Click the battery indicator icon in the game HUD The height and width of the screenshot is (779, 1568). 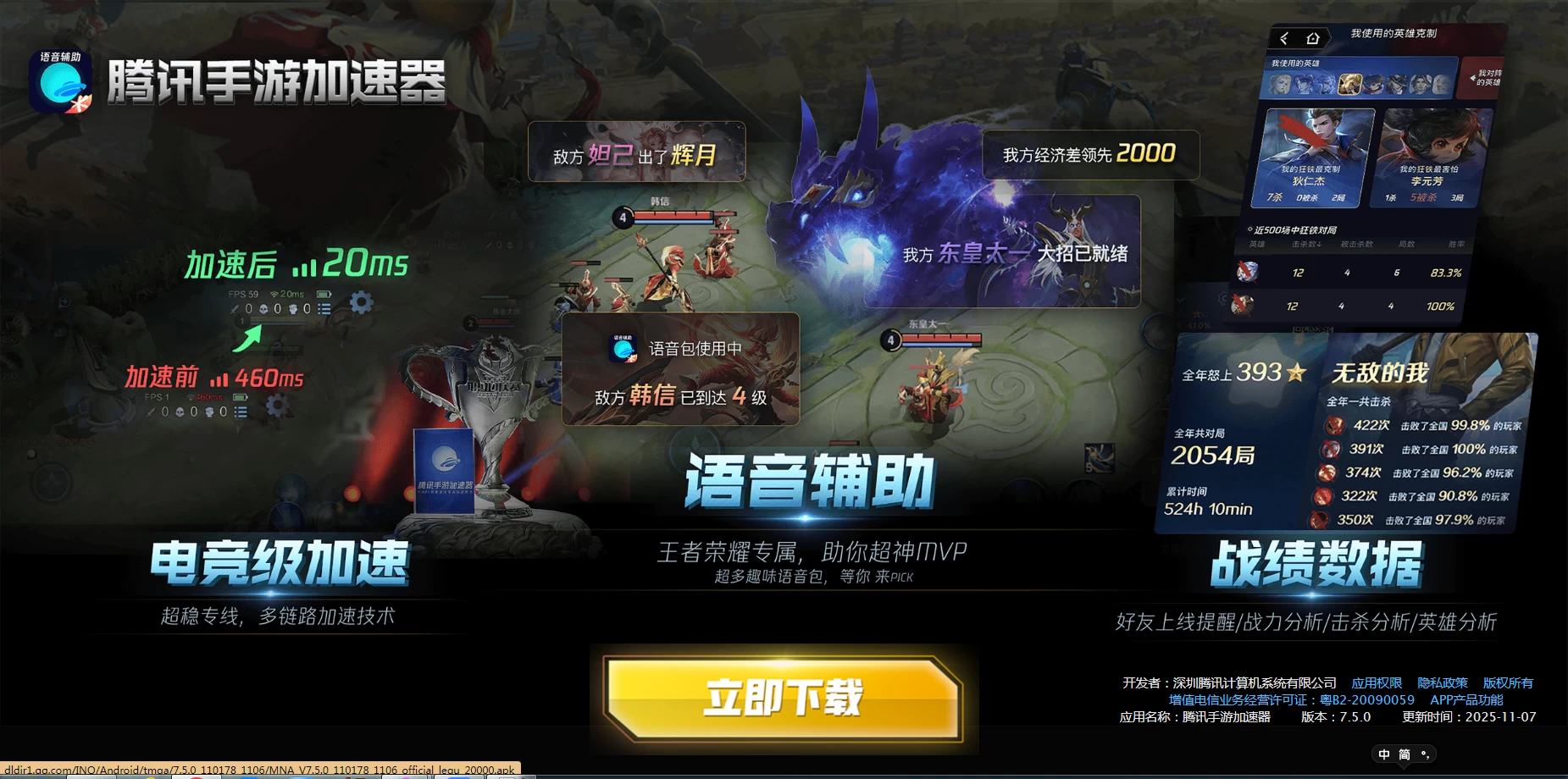(x=324, y=295)
